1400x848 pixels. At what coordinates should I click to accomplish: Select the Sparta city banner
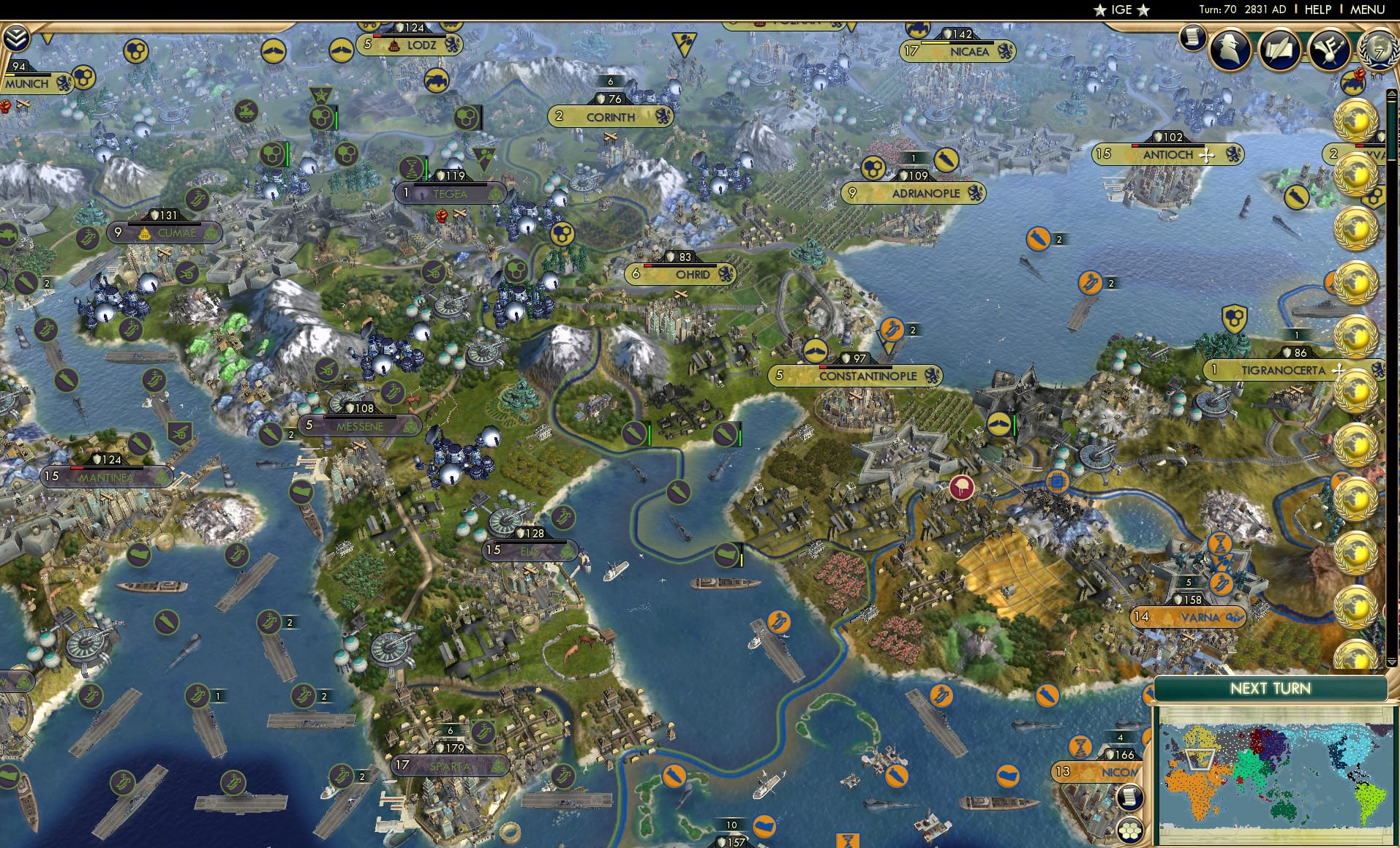click(449, 765)
